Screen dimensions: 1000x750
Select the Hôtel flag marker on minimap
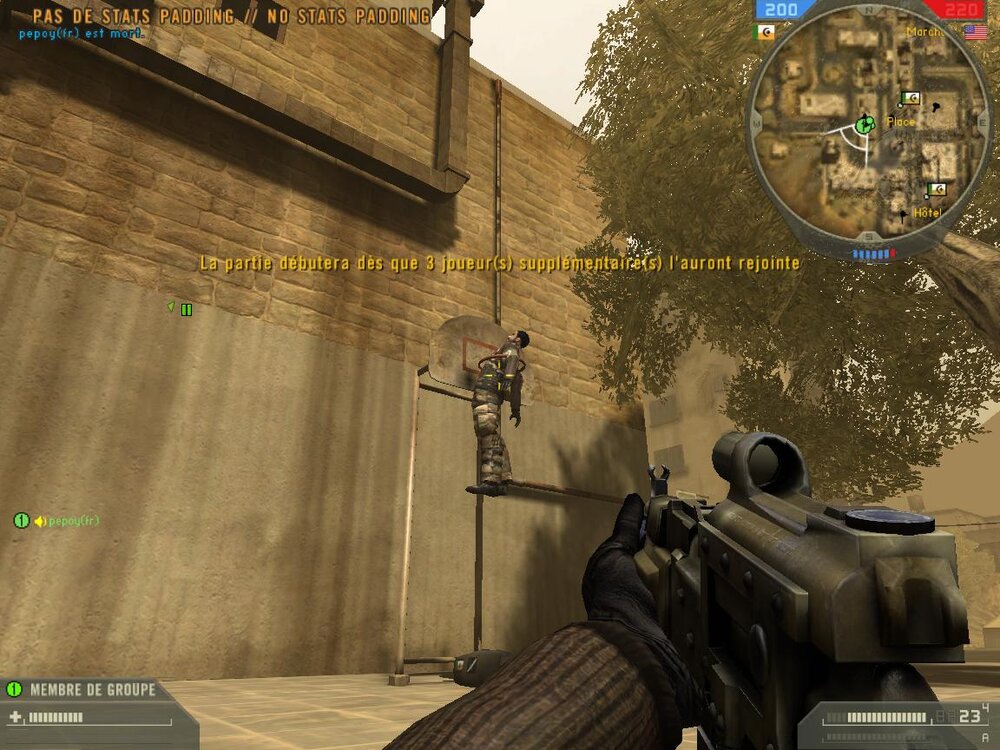click(x=936, y=190)
